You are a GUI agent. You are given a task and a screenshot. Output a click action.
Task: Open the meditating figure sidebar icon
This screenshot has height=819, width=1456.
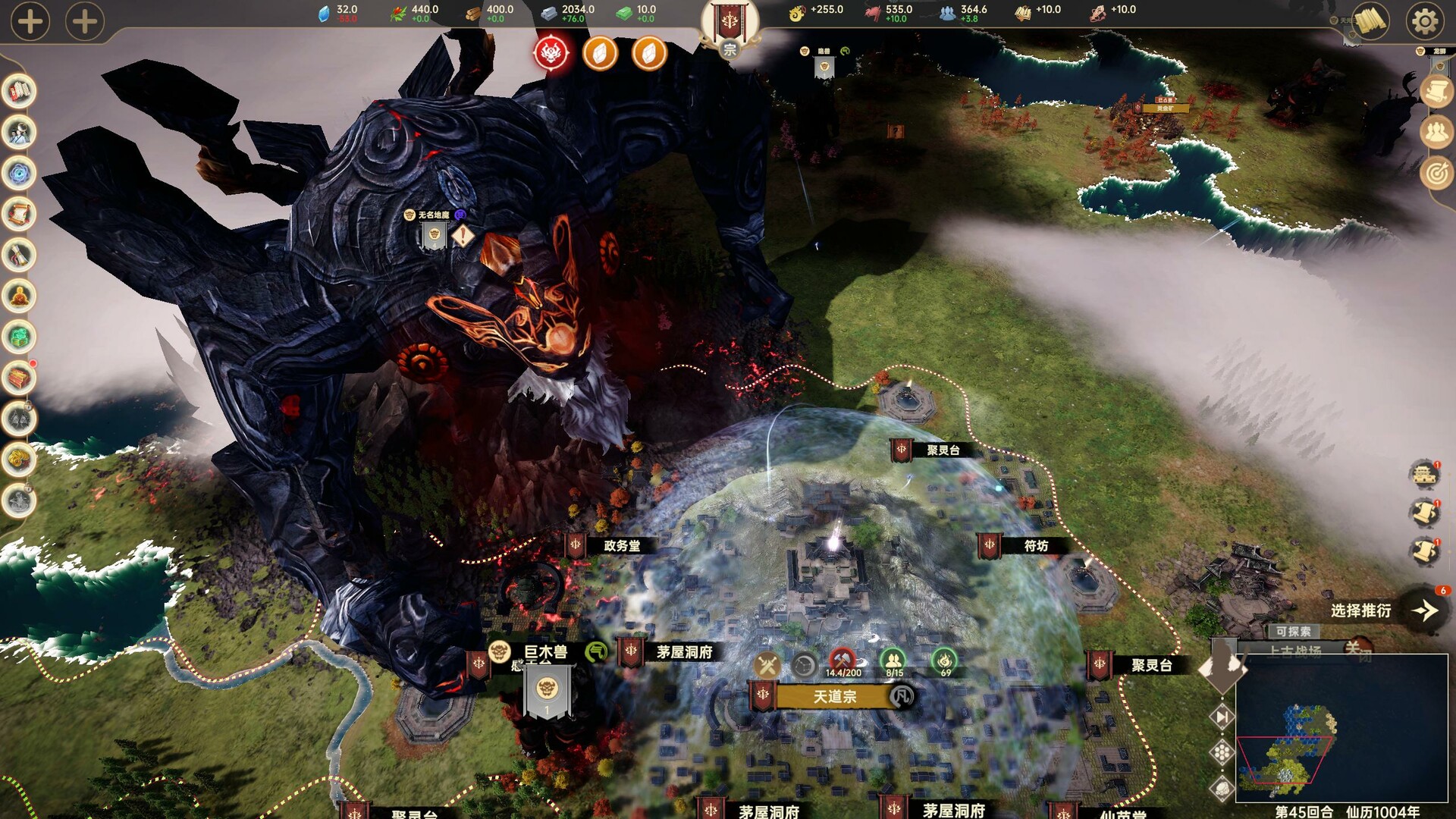pyautogui.click(x=19, y=296)
